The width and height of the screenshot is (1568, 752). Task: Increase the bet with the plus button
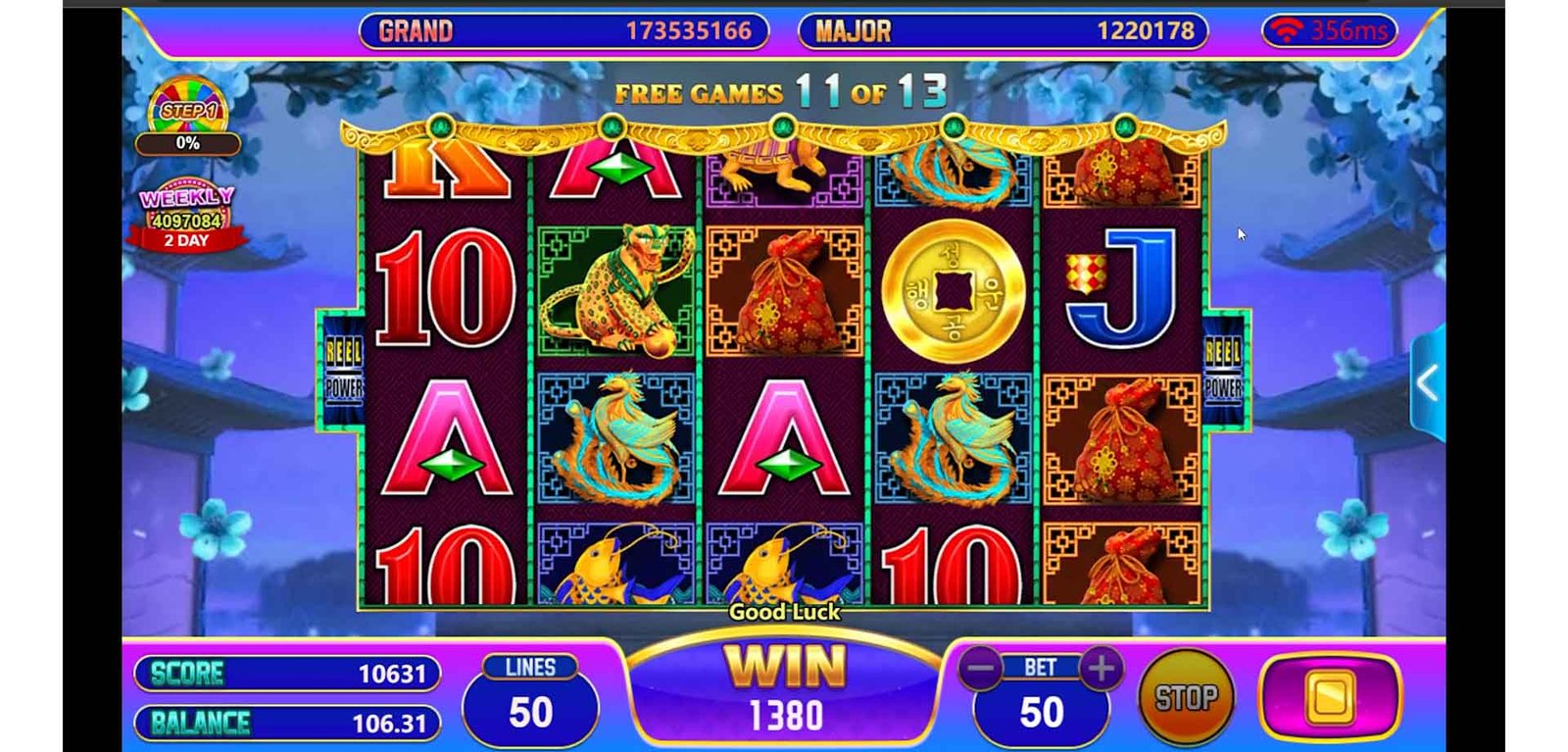point(1102,670)
